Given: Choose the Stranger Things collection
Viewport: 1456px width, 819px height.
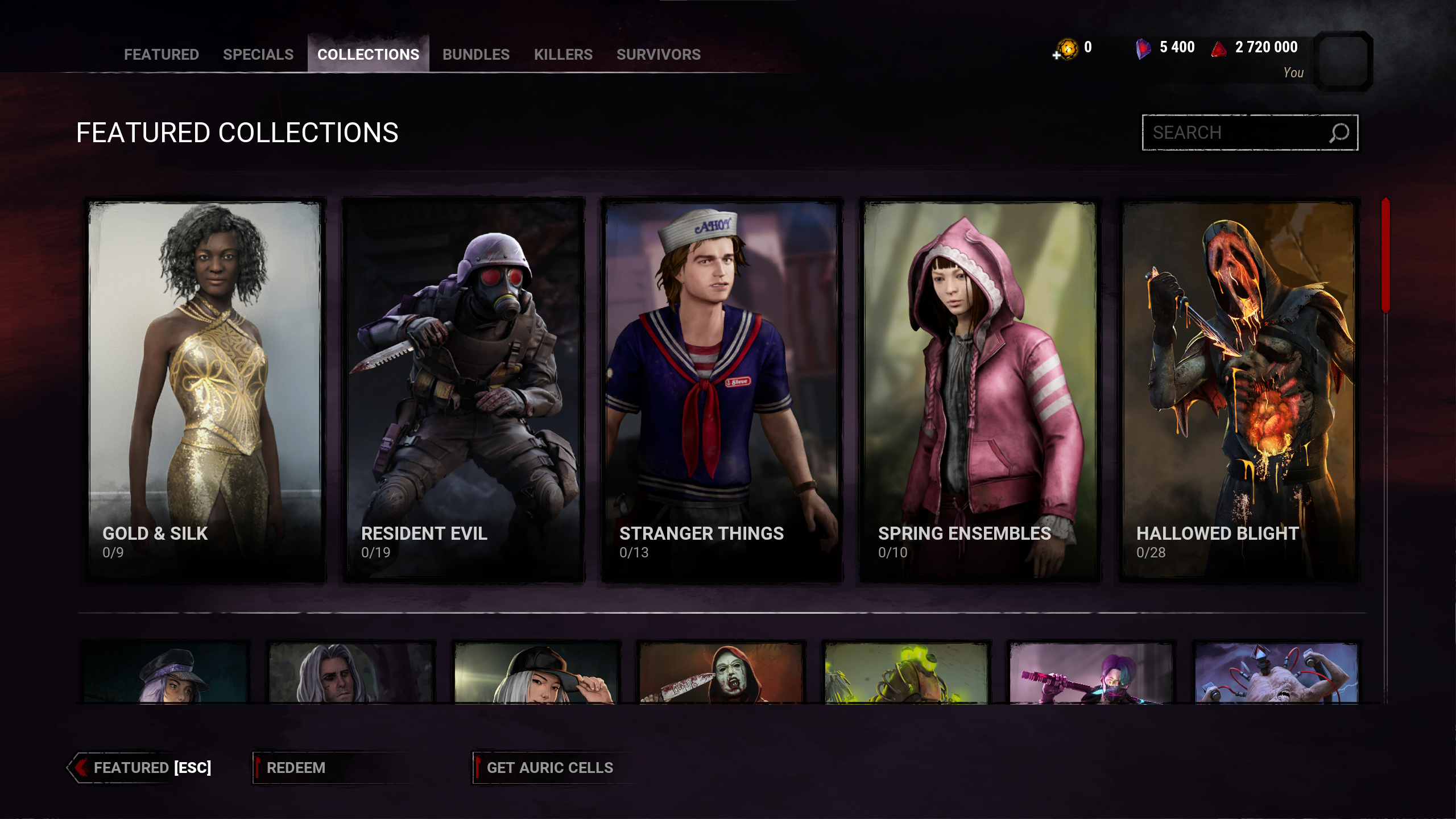Looking at the screenshot, I should click(722, 390).
